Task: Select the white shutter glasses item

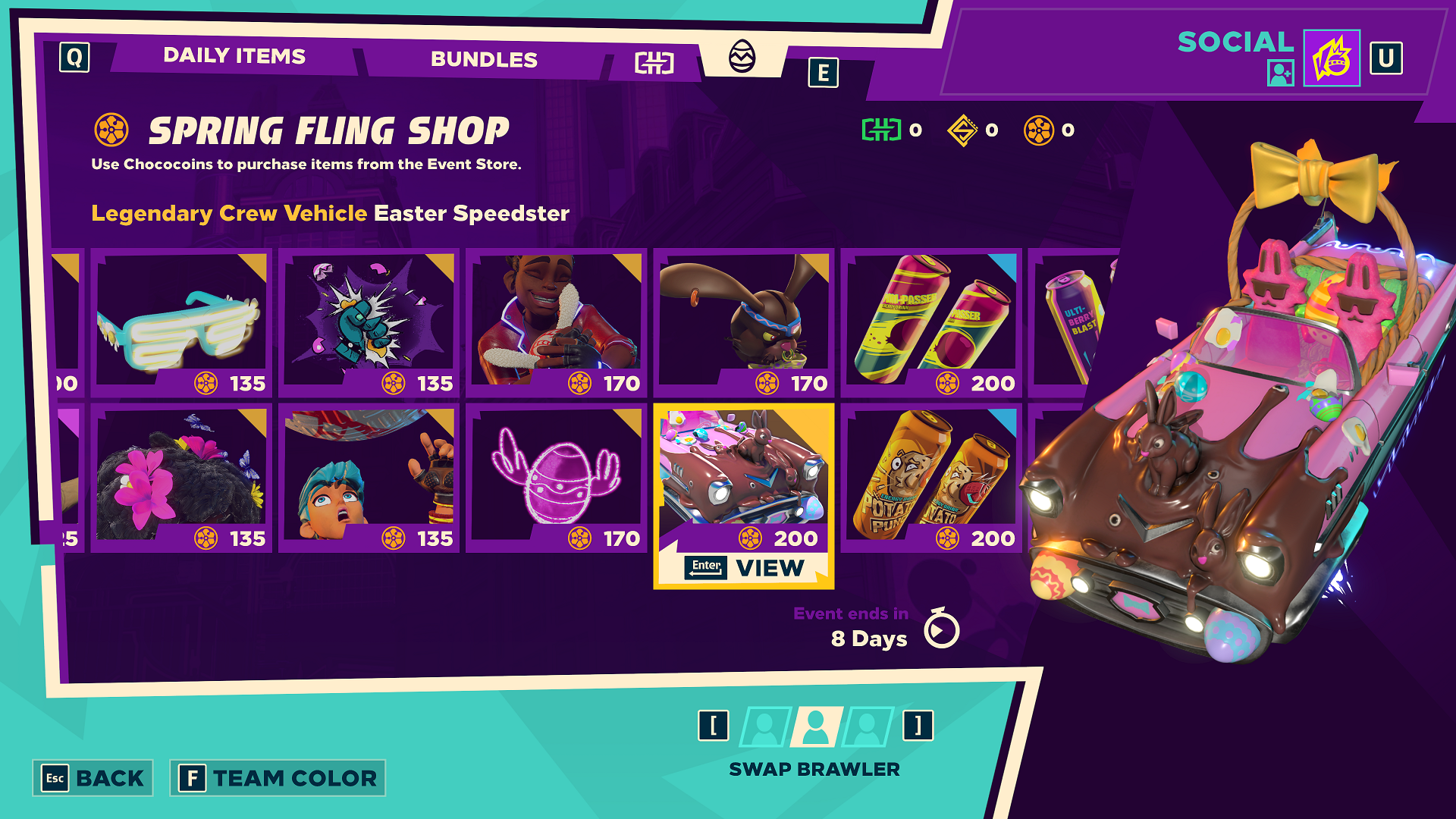Action: (x=181, y=322)
